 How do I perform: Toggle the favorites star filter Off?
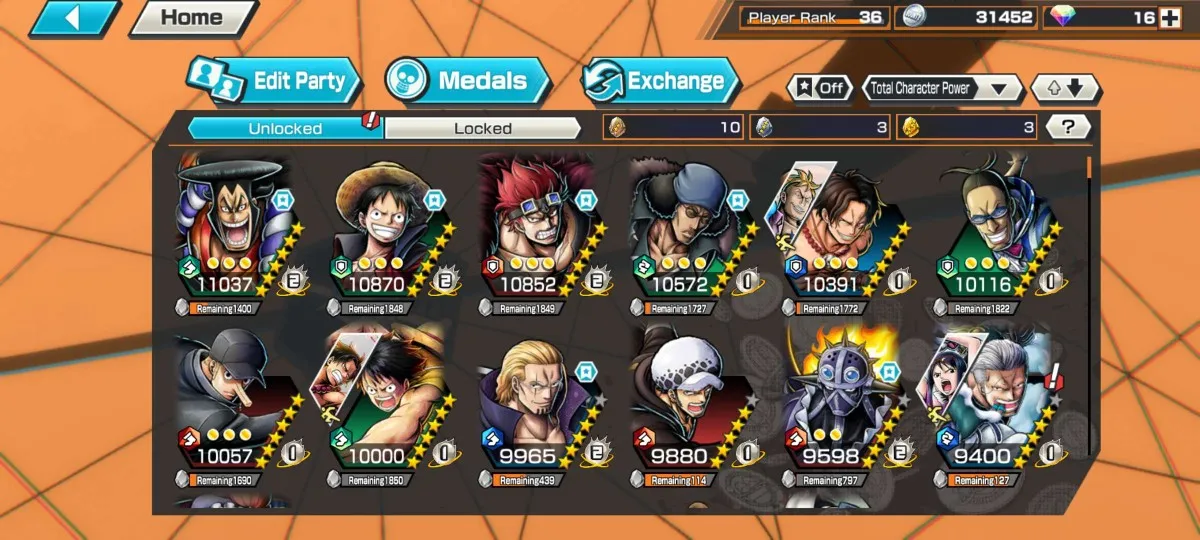pyautogui.click(x=819, y=88)
